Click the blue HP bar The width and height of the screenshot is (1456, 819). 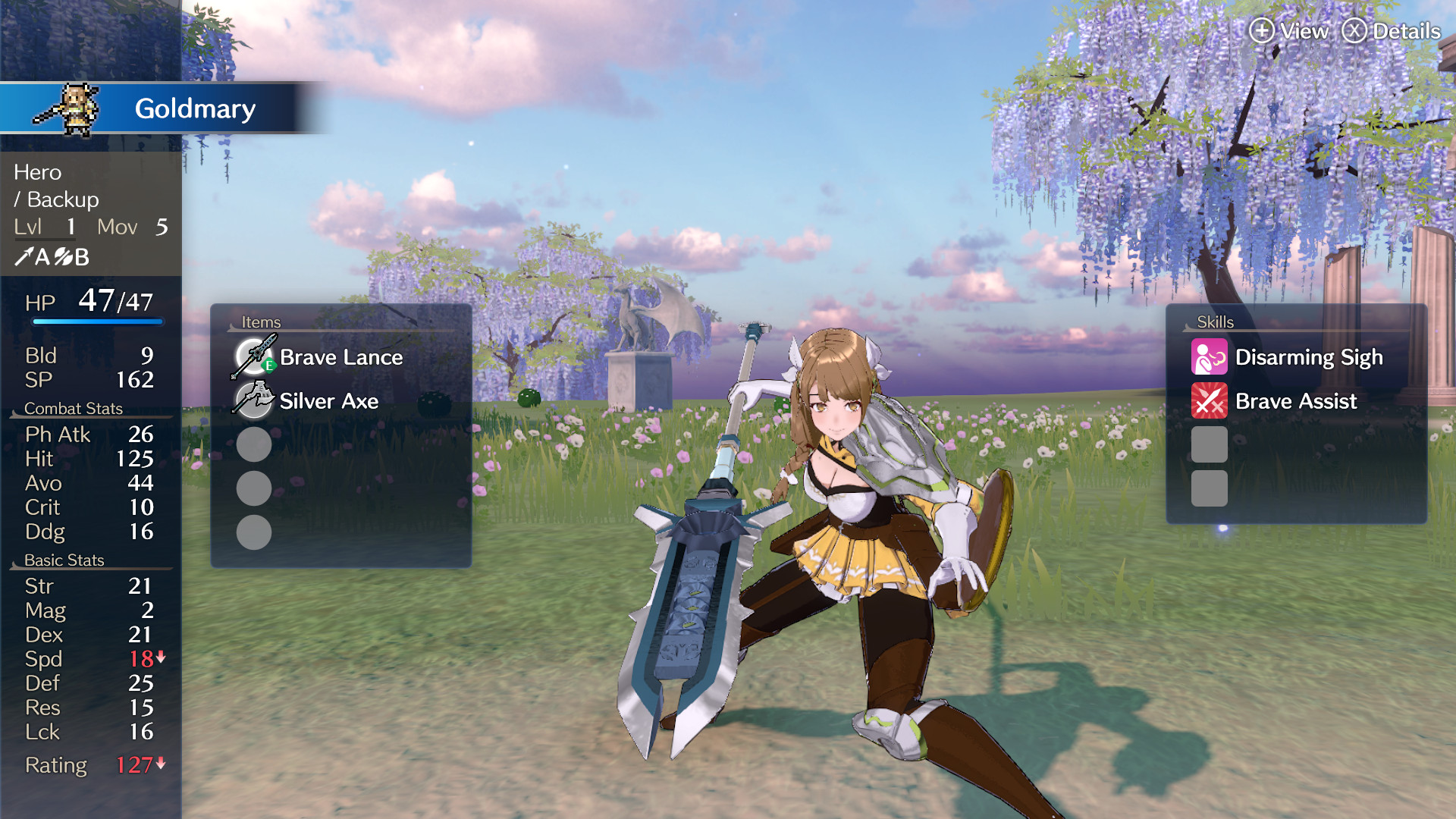point(99,321)
